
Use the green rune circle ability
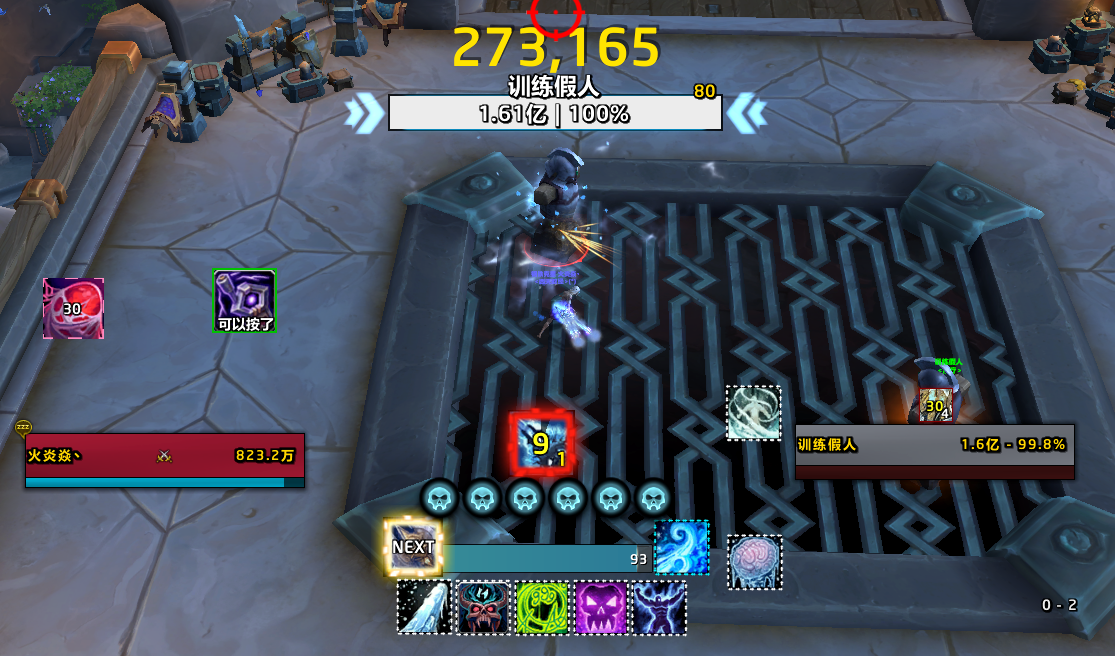click(x=542, y=607)
